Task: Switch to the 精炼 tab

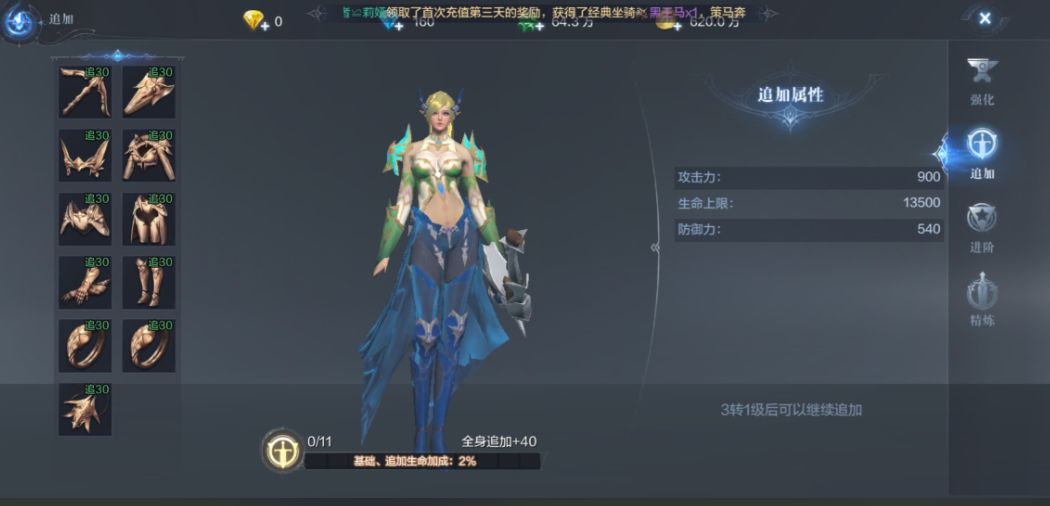Action: (982, 301)
